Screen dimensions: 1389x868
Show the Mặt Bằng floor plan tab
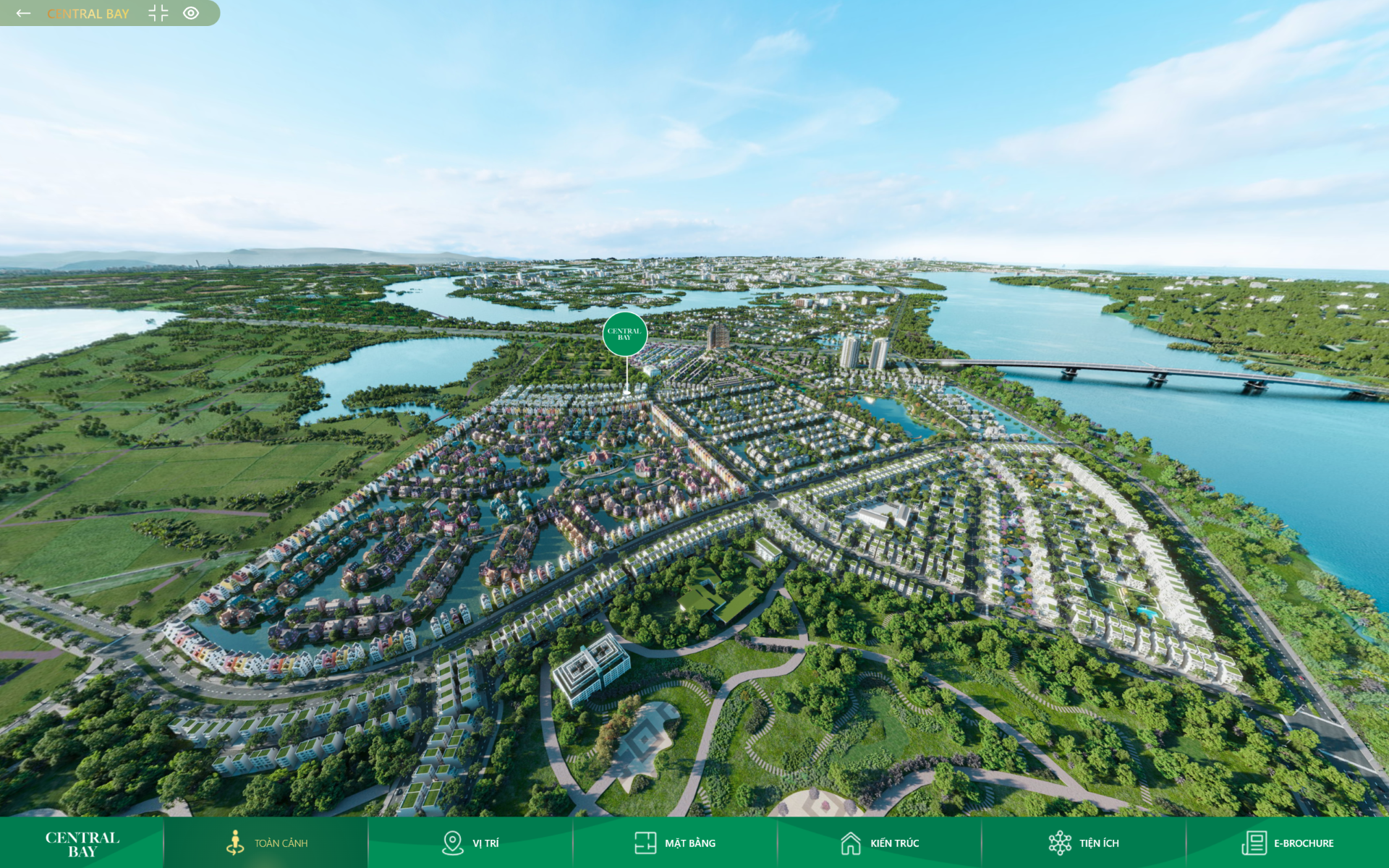(675, 843)
